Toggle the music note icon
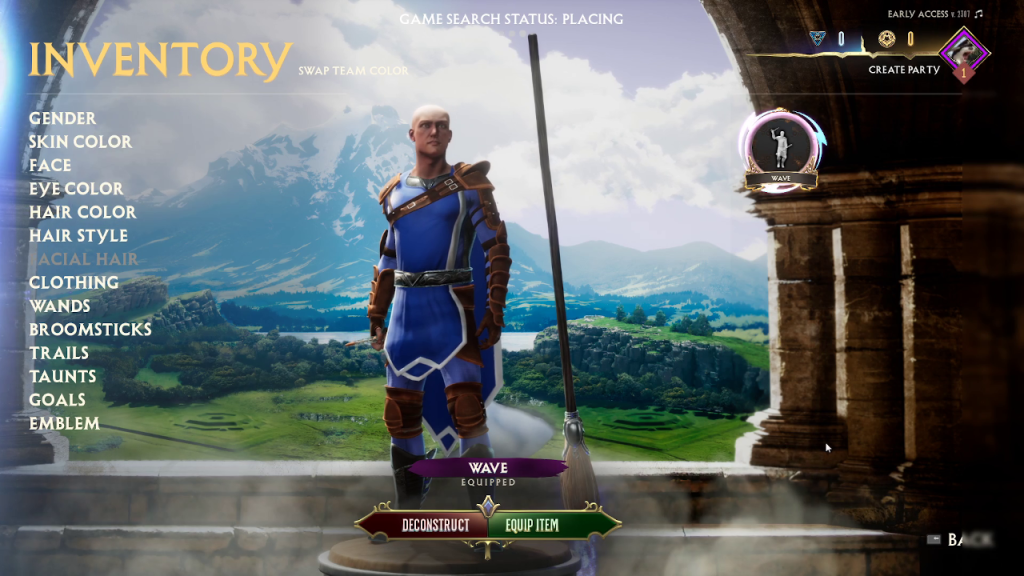1024x576 pixels. click(978, 14)
